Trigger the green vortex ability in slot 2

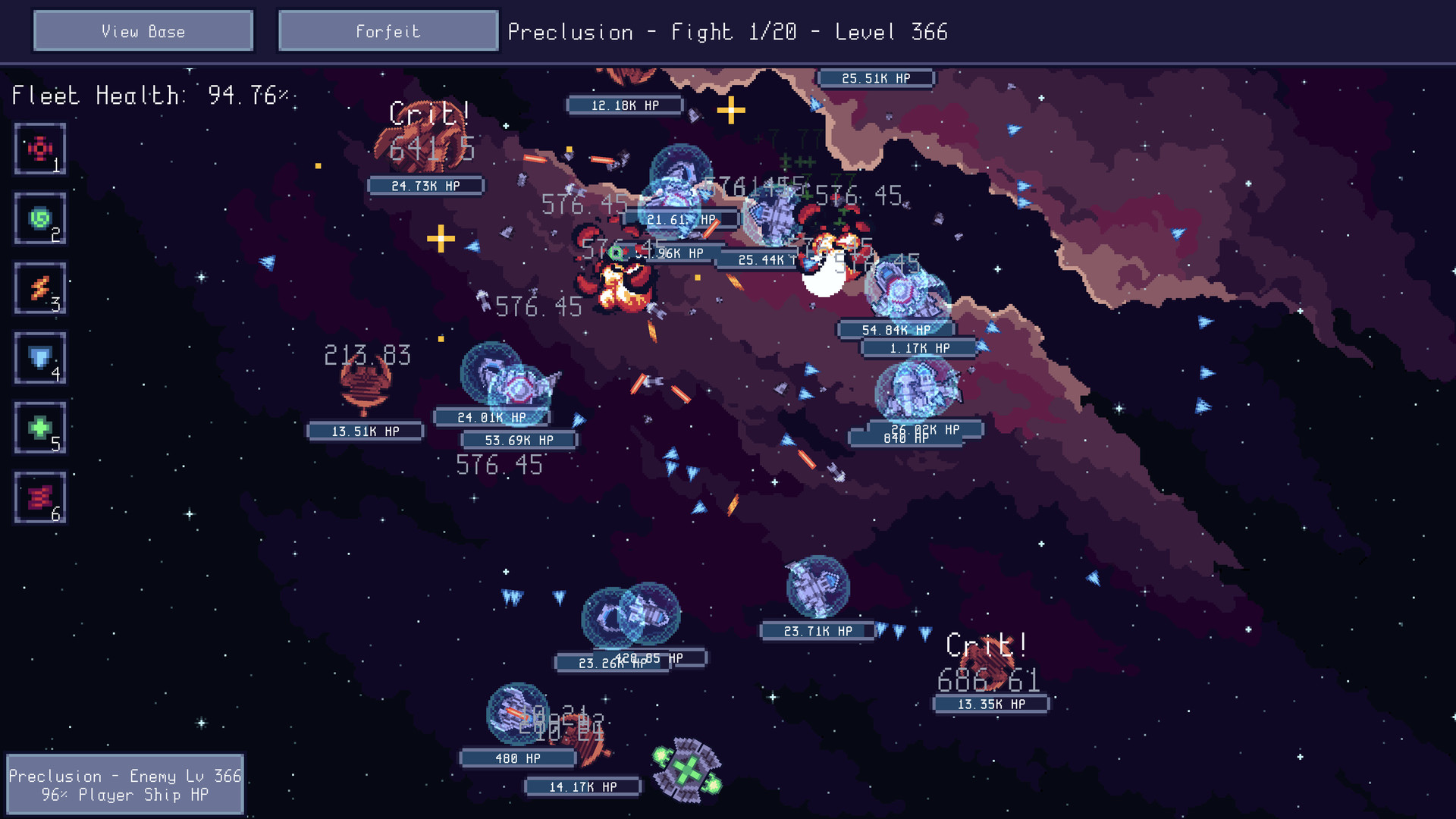39,218
